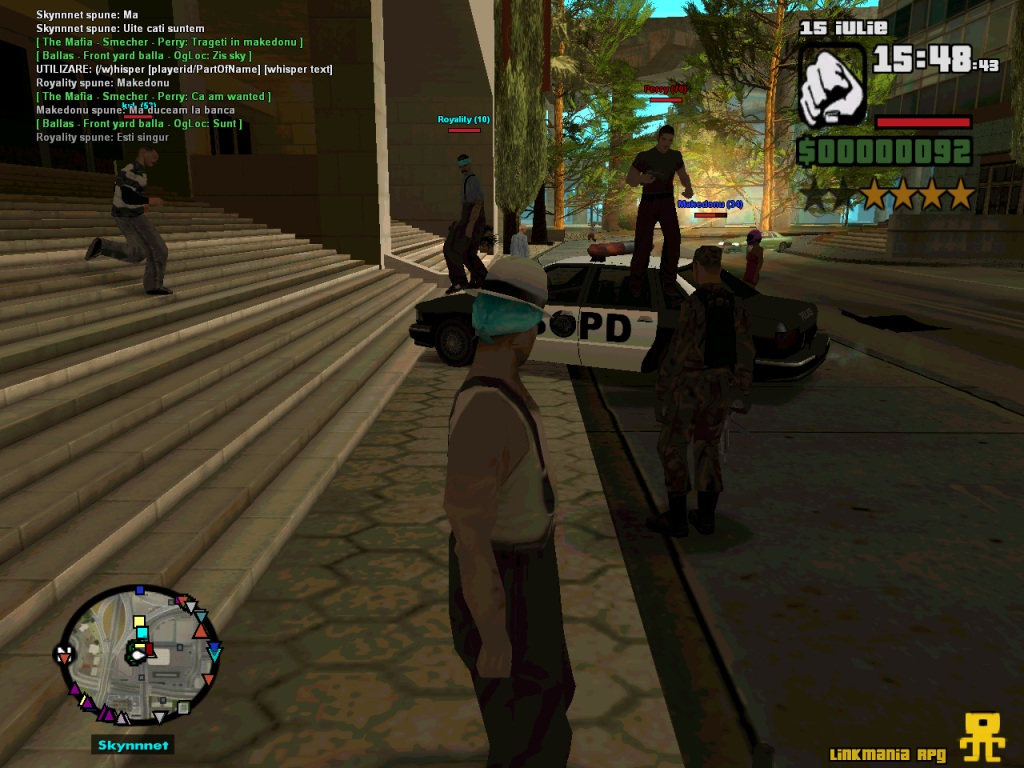
Task: Open the circular radar minimap
Action: coord(138,656)
